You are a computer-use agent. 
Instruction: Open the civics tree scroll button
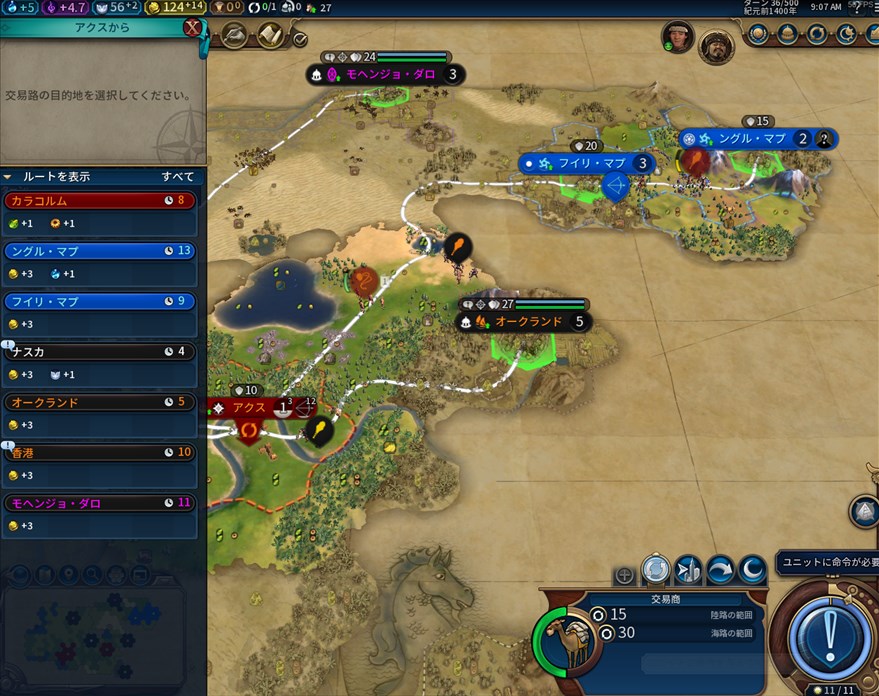pyautogui.click(x=268, y=36)
